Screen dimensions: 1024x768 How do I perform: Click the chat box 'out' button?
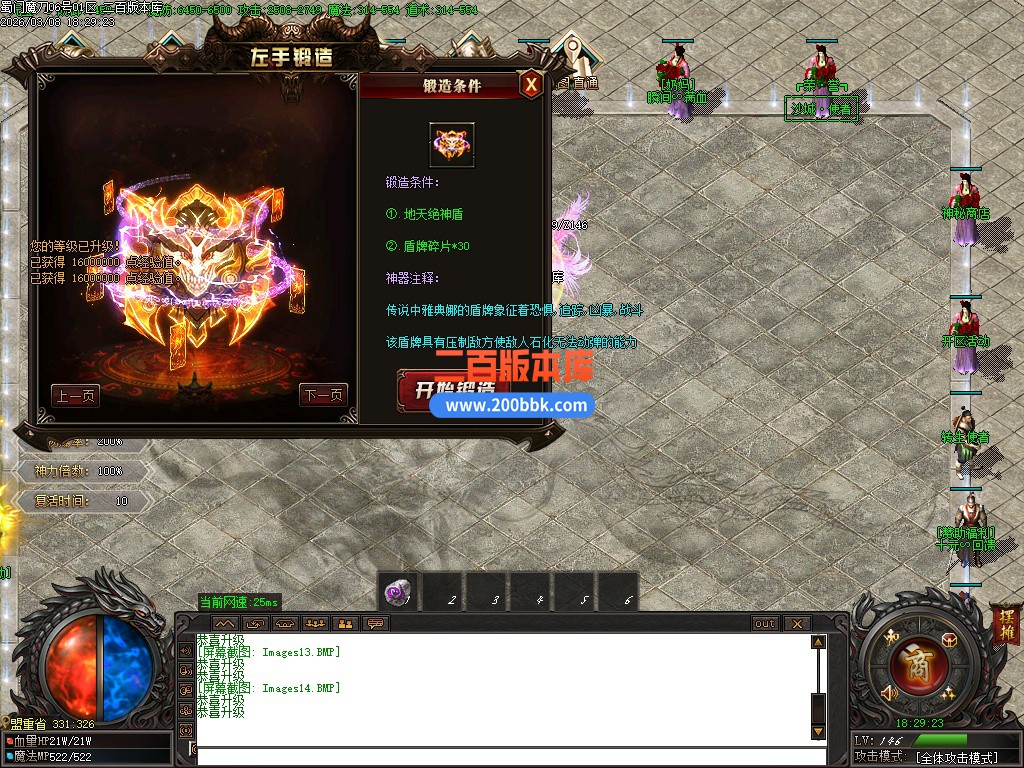(x=765, y=624)
